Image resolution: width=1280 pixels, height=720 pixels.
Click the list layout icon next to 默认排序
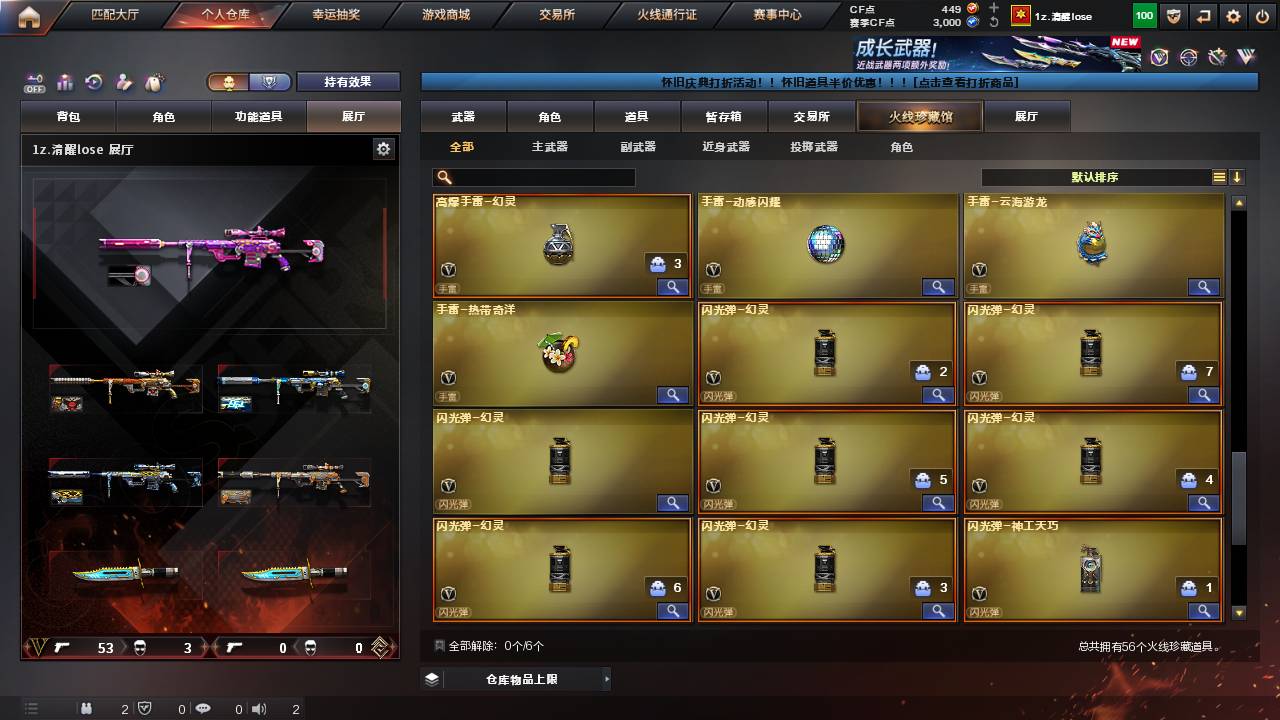[x=1217, y=176]
